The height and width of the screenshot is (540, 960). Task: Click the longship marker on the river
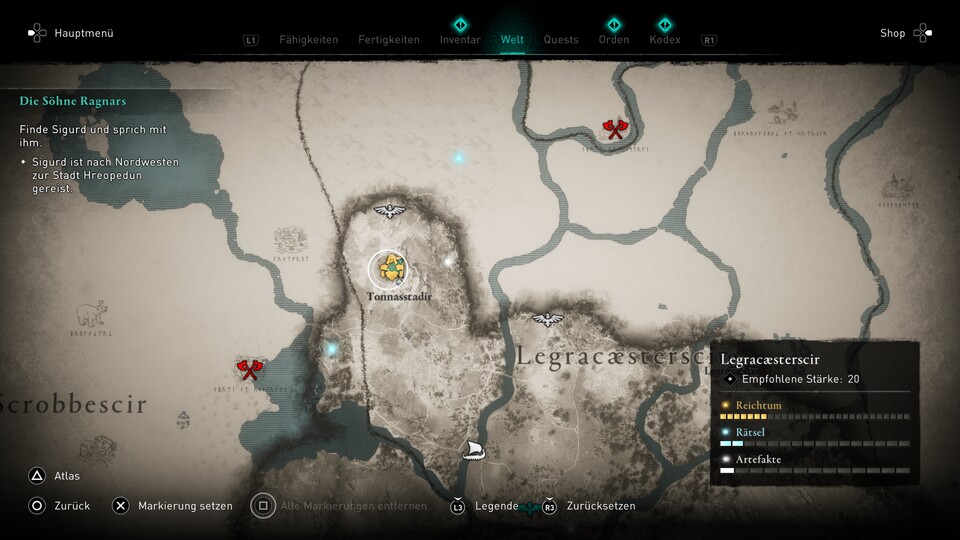point(474,451)
